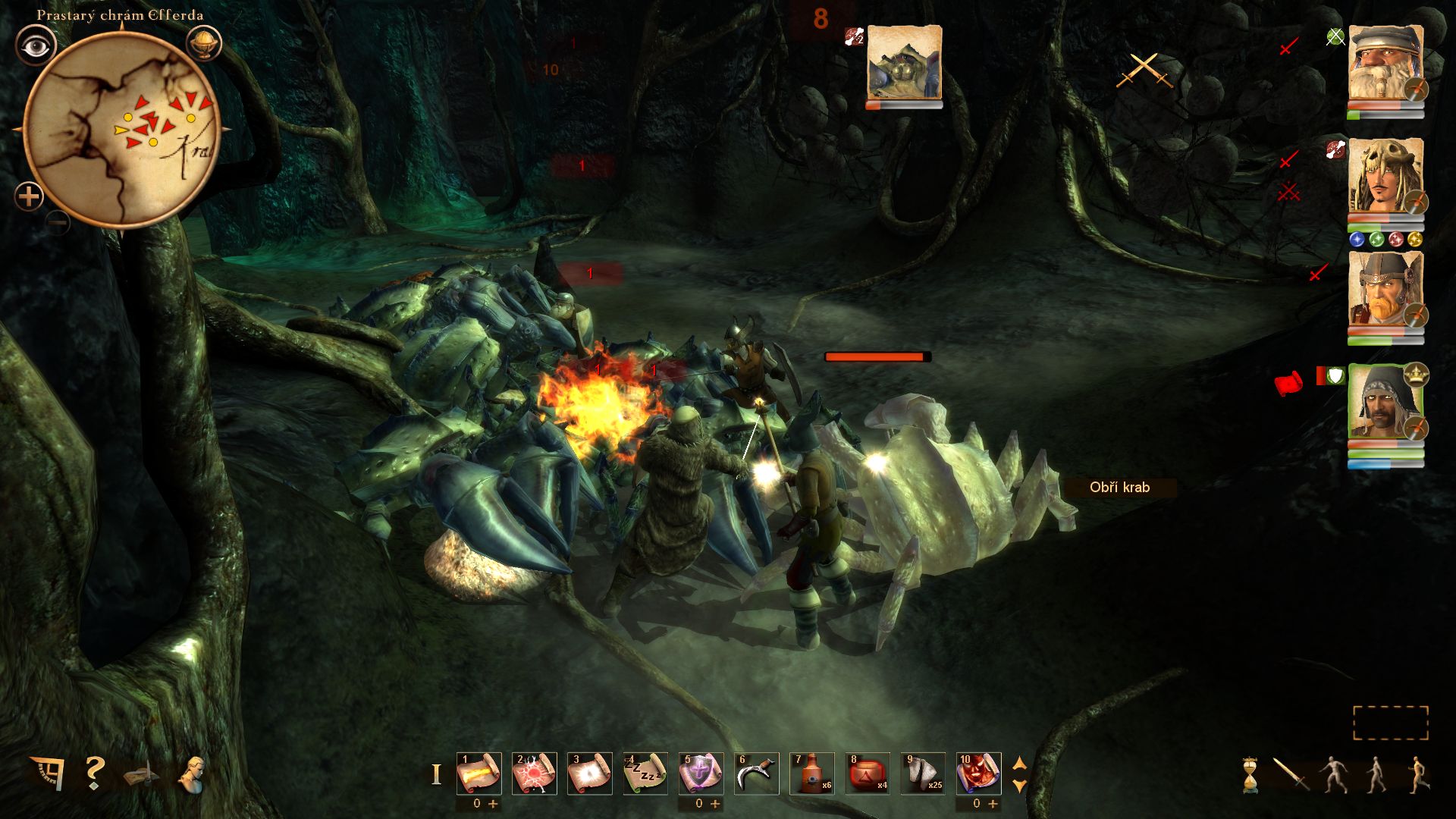Viewport: 1456px width, 819px height.
Task: Open the help question mark menu
Action: click(x=94, y=773)
